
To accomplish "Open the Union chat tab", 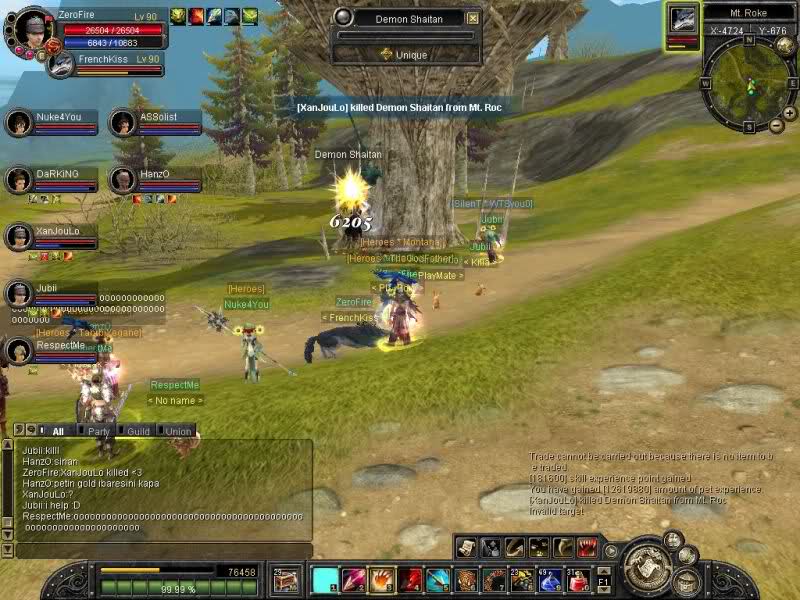I will point(179,431).
